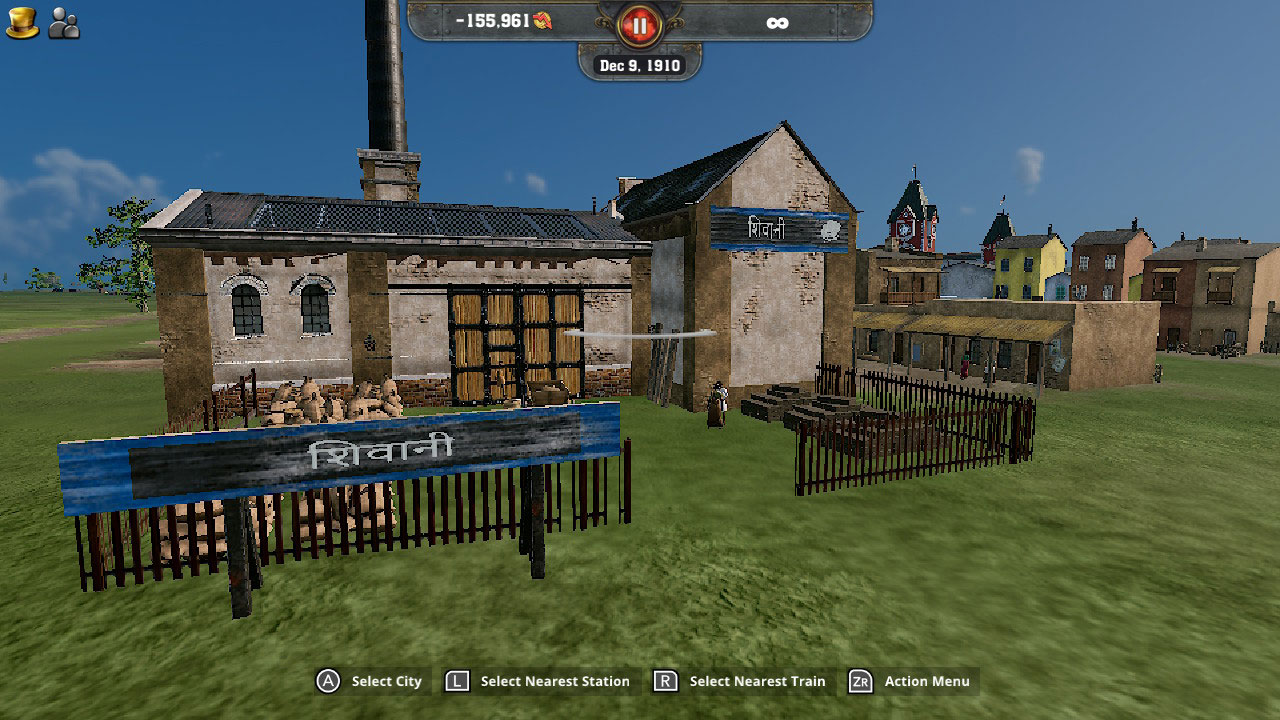Select City using the labeled text button

point(386,681)
